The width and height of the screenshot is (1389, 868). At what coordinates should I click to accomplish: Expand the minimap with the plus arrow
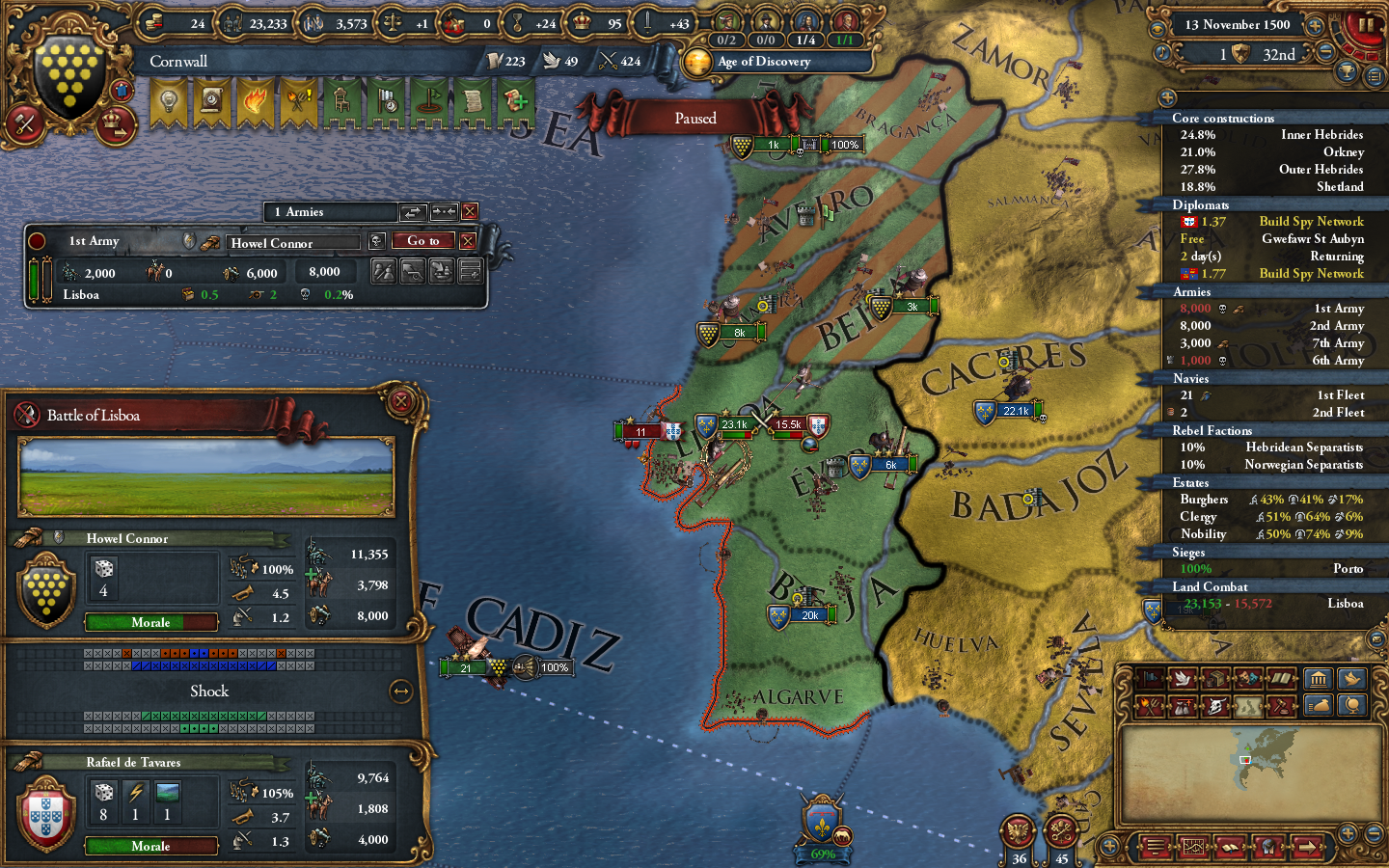(1348, 832)
